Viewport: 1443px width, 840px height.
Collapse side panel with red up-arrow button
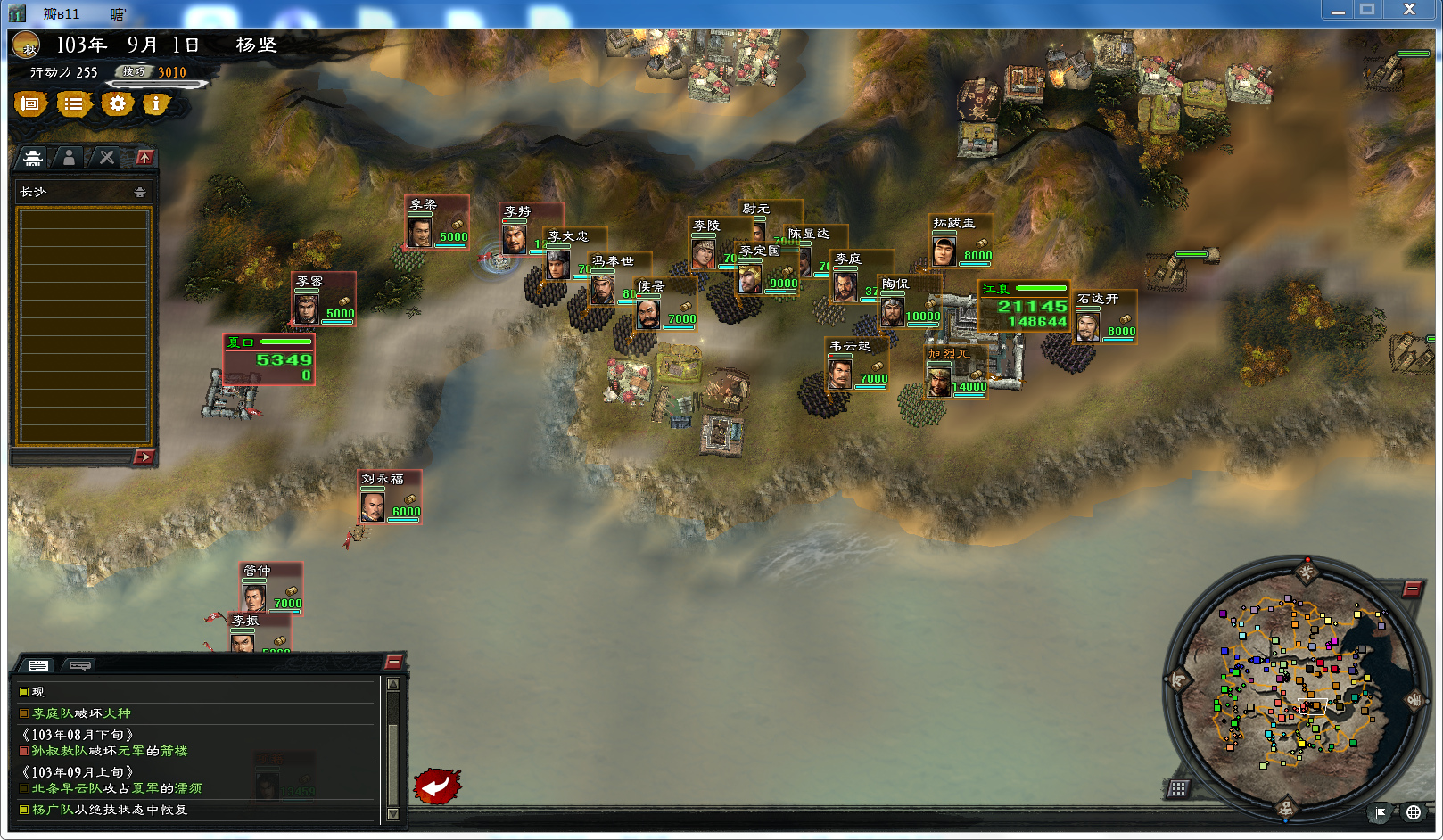[144, 158]
